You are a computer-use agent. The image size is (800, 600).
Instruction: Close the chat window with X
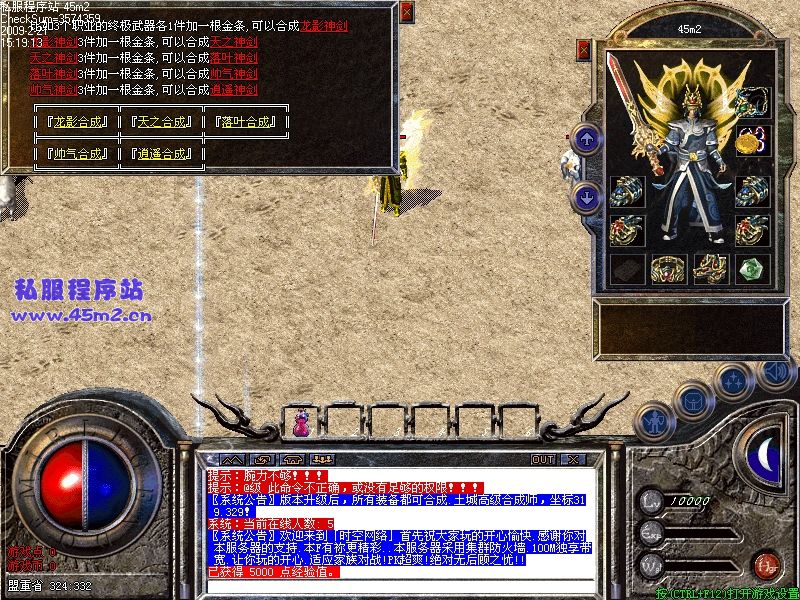coord(573,460)
